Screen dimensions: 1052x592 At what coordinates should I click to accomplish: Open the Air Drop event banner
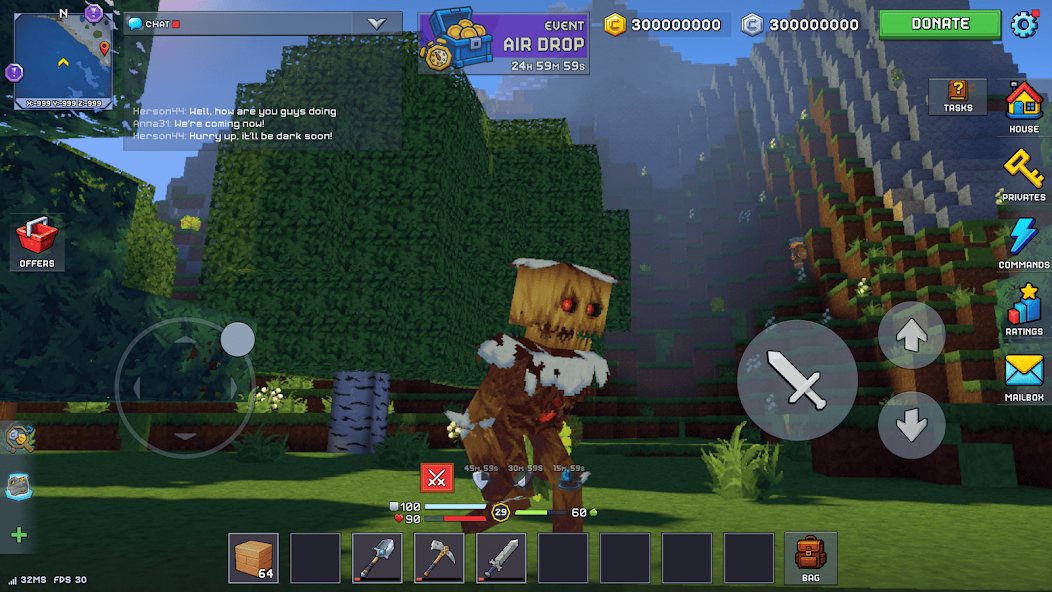click(x=504, y=43)
